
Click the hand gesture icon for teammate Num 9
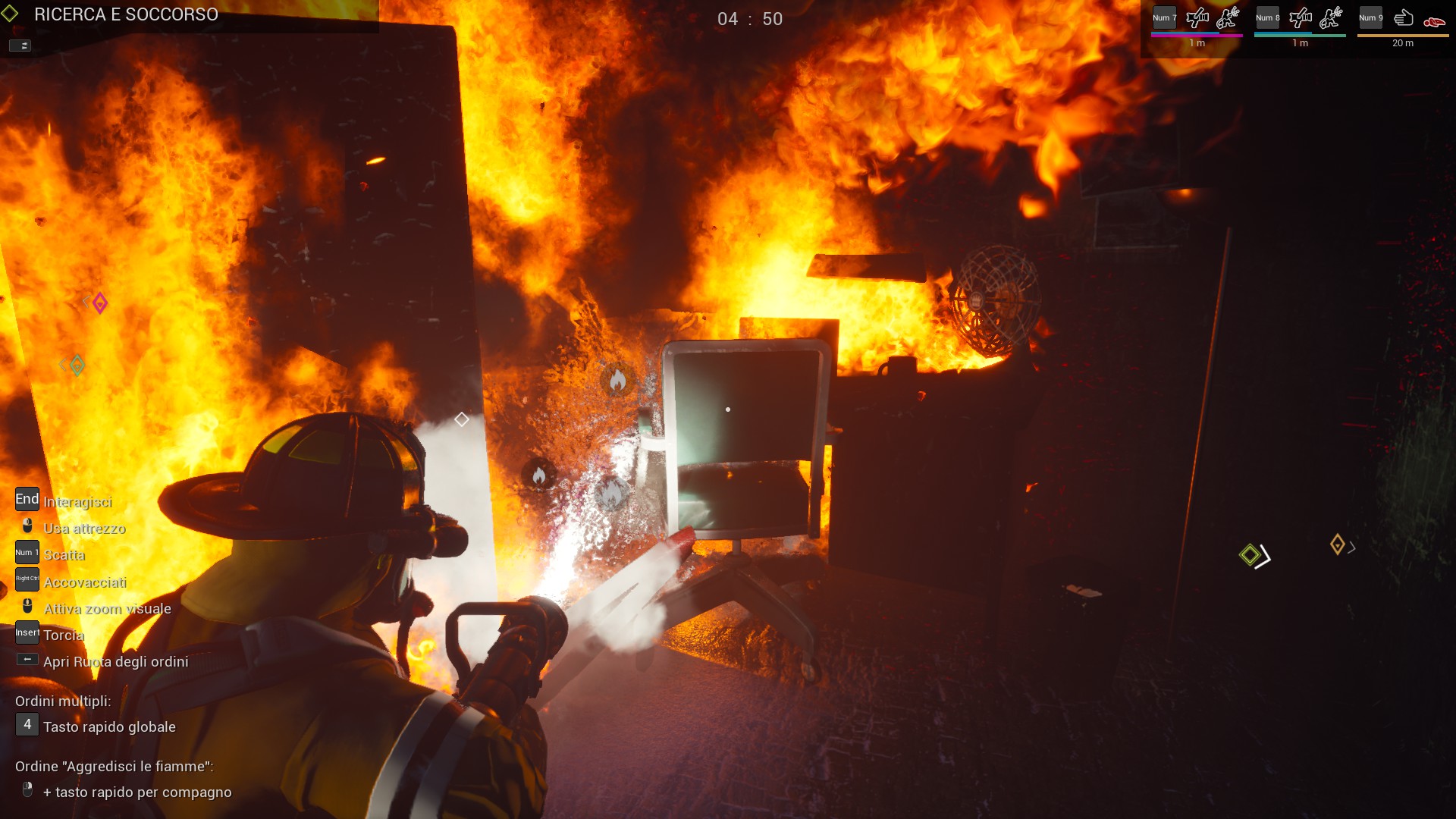[1402, 18]
